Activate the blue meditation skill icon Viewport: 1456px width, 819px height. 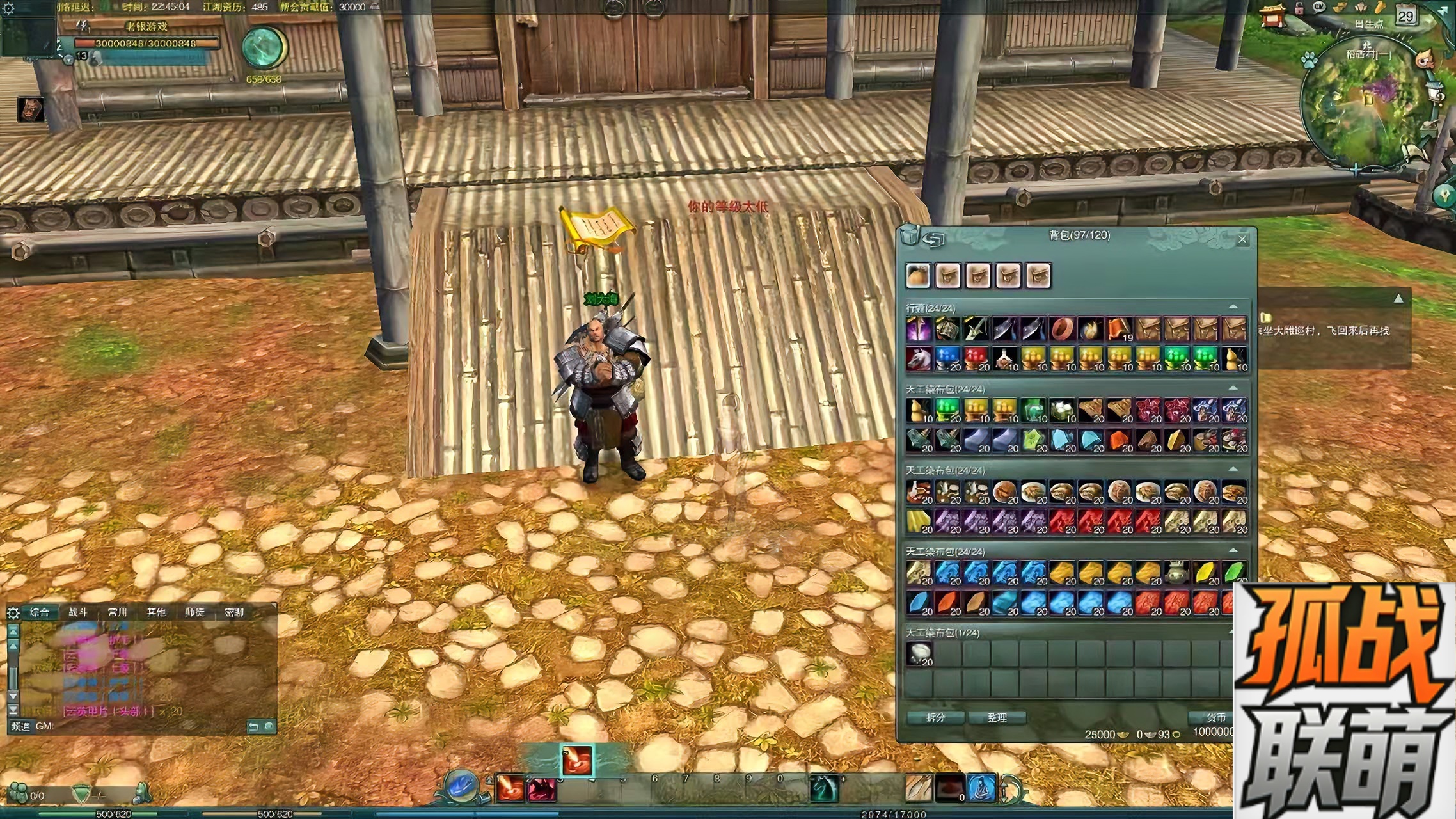981,788
